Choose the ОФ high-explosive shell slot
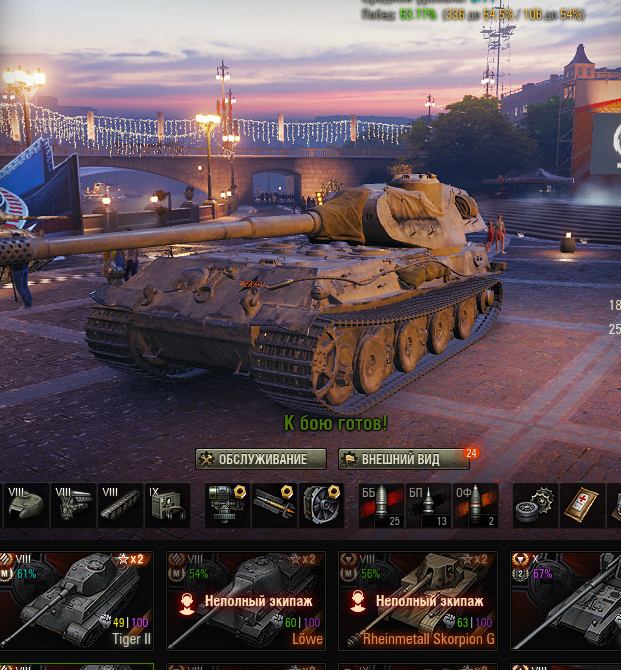621x670 pixels. (x=475, y=505)
